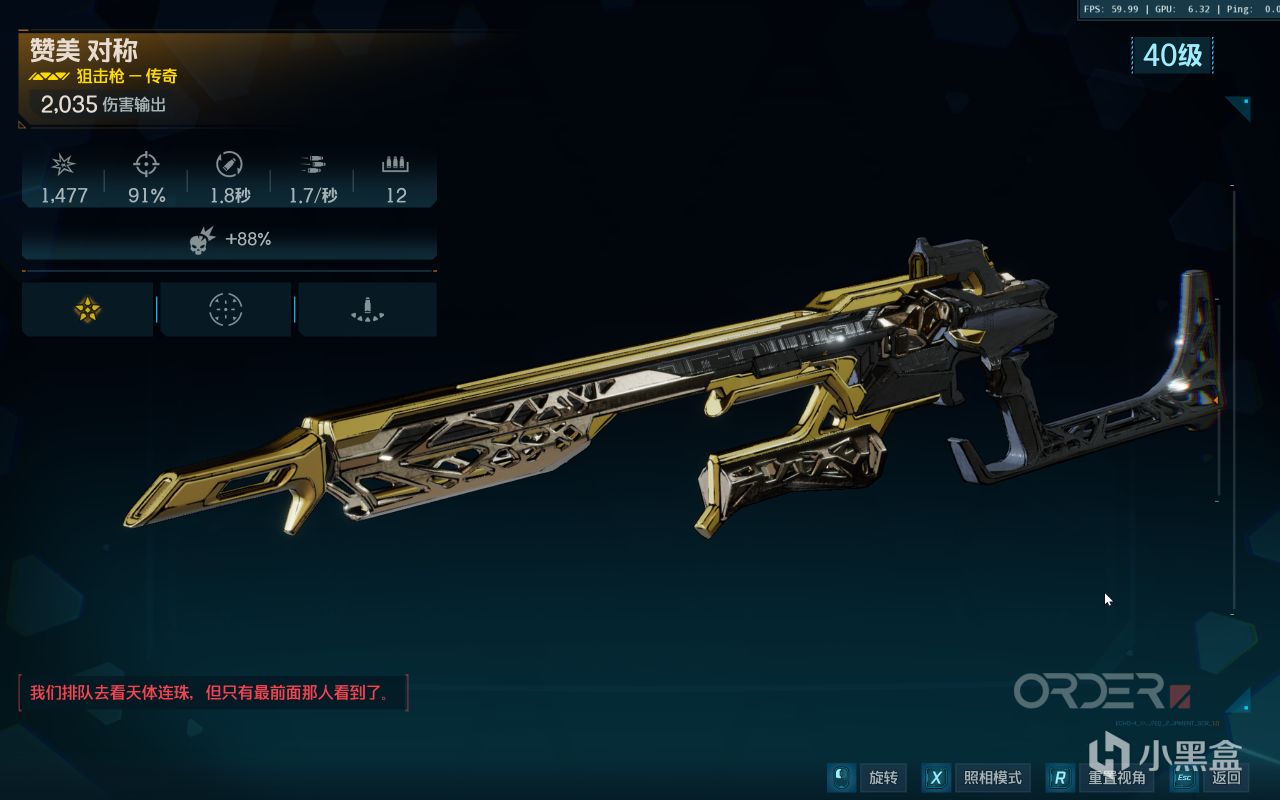Open the bullet spread trait icon
The width and height of the screenshot is (1280, 800).
click(x=367, y=310)
